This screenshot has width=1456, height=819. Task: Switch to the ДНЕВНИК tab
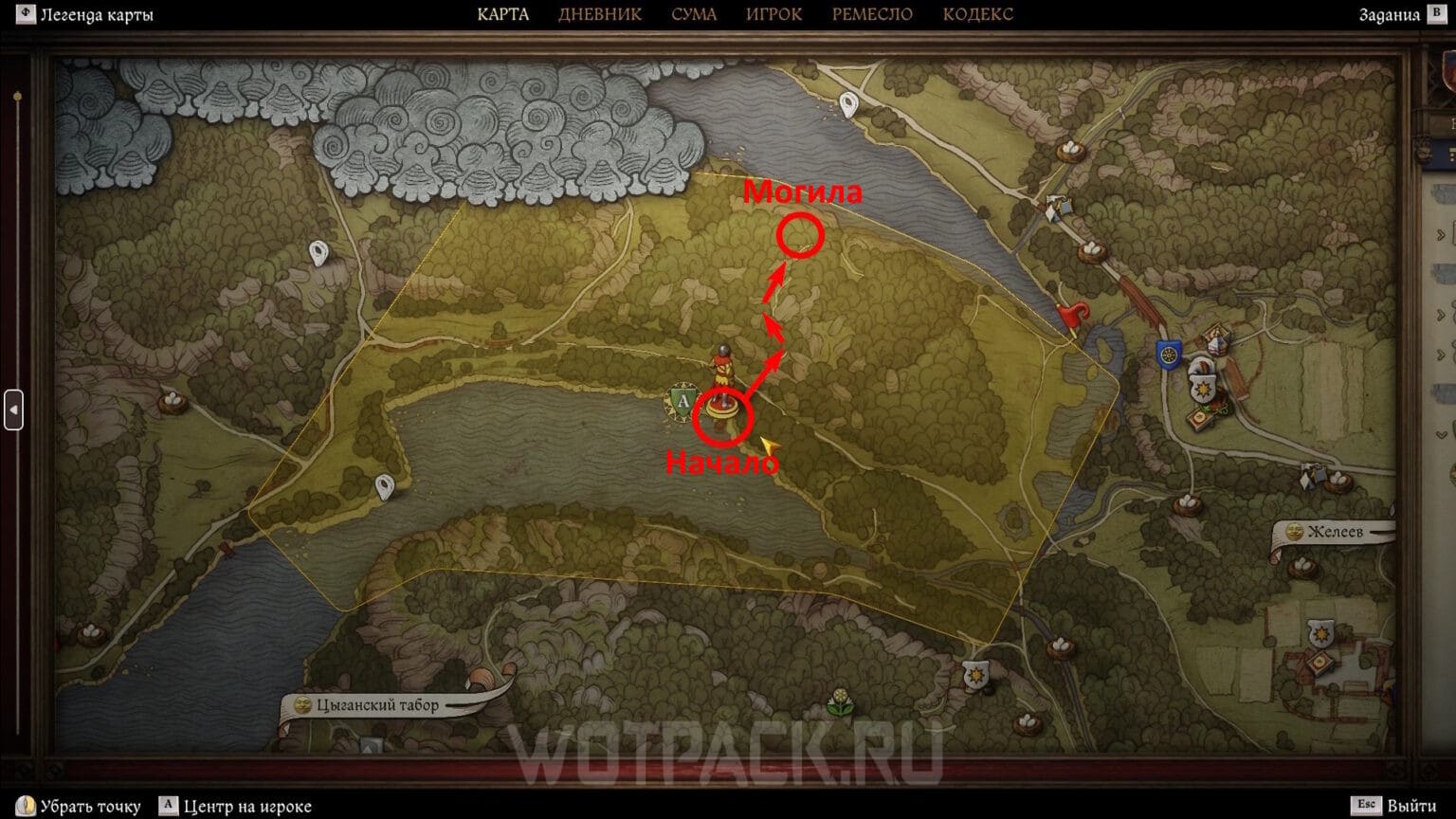coord(601,14)
